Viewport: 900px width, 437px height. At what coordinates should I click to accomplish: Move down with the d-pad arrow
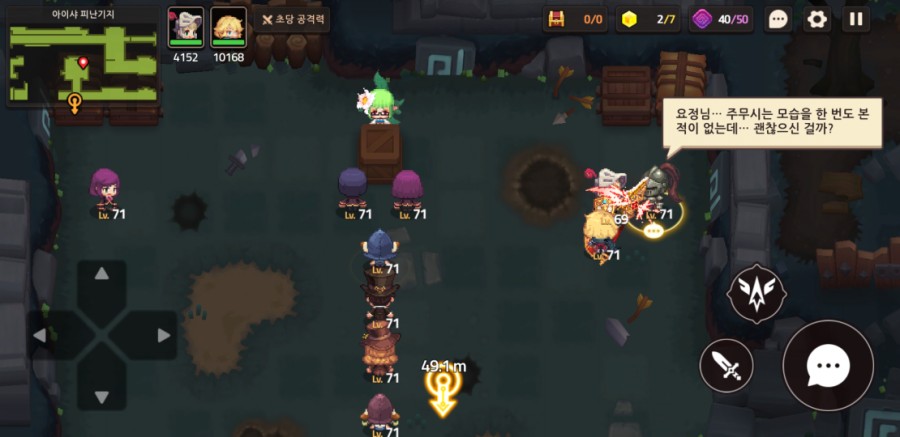click(102, 395)
